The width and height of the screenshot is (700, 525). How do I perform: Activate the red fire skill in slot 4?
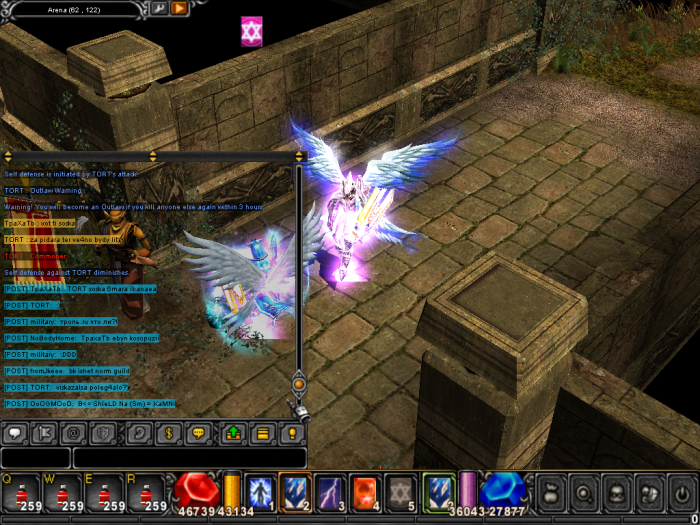pos(365,491)
